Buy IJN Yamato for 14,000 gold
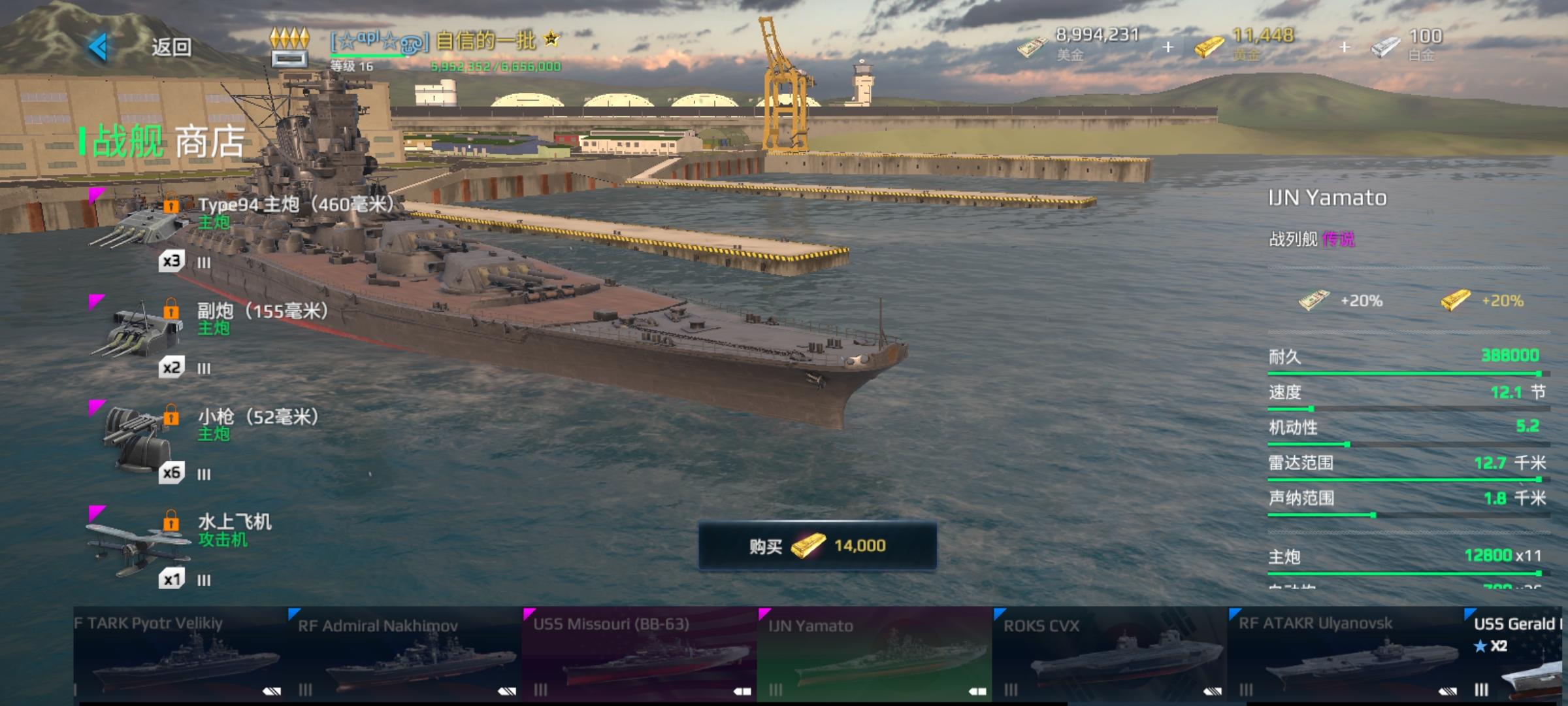The image size is (1568, 706). pos(817,546)
